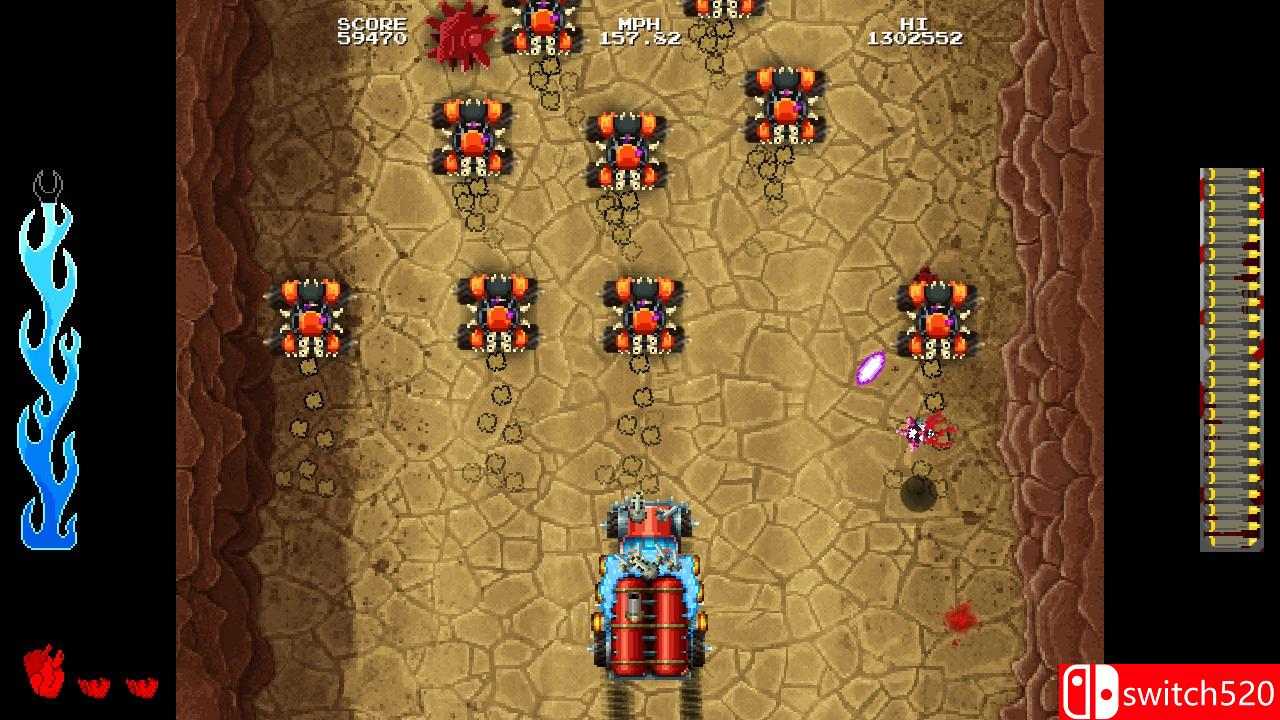Click the leftmost enemy spider tank
This screenshot has width=1280, height=720.
click(310, 315)
